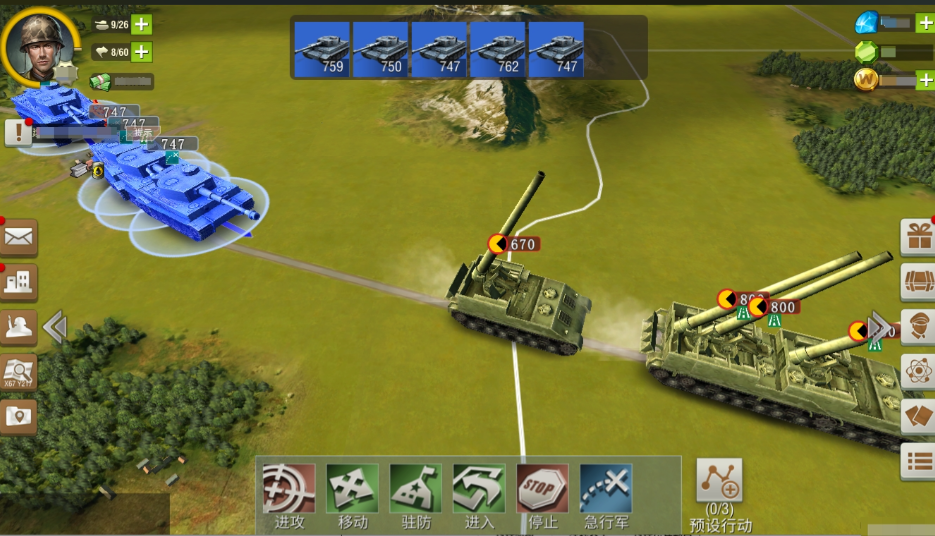Viewport: 935px width, 536px height.
Task: Select the tank card with 762 troops
Action: (498, 49)
